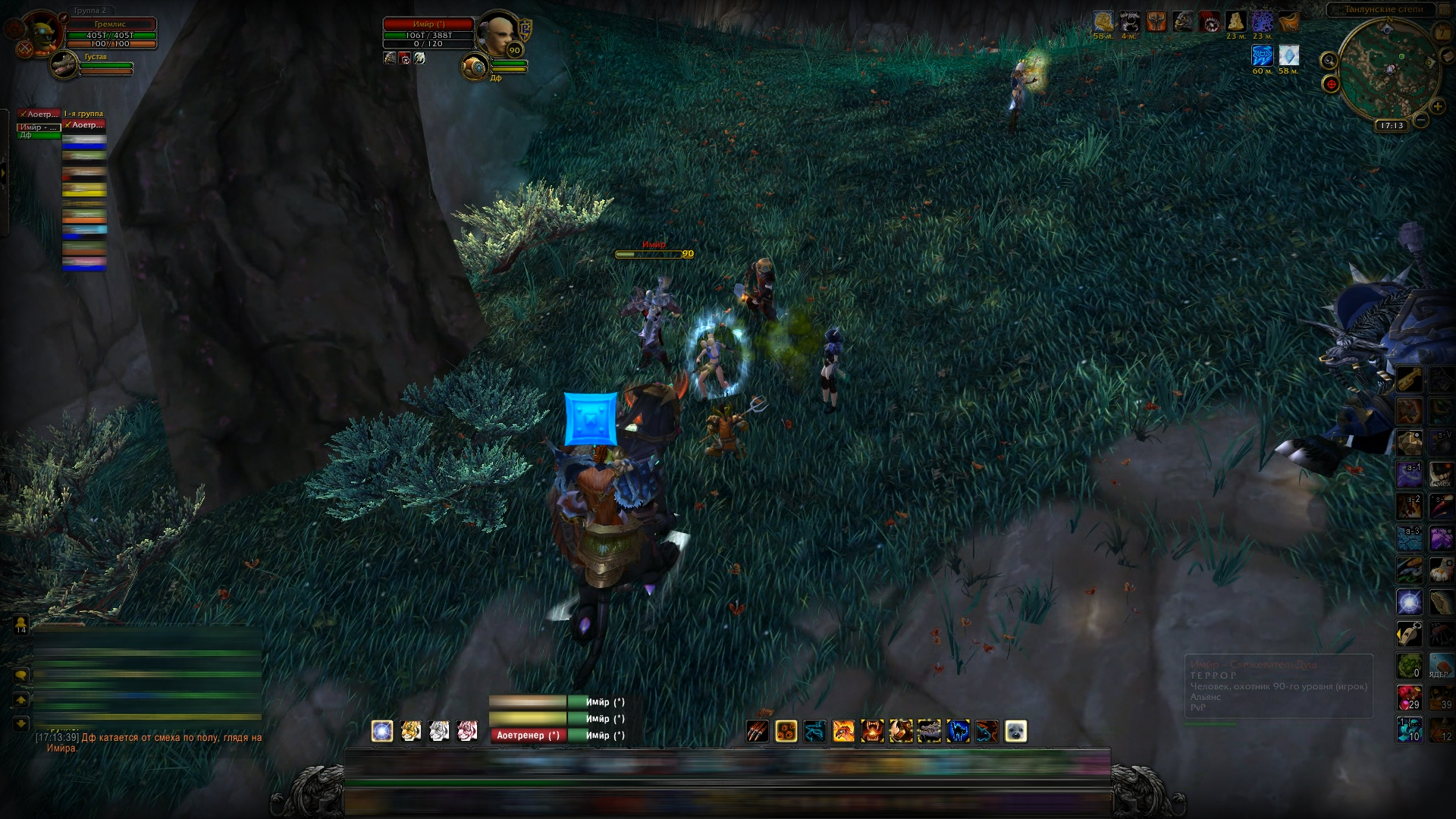Activate the glowing blue orb ability
This screenshot has width=1456, height=819.
[382, 731]
